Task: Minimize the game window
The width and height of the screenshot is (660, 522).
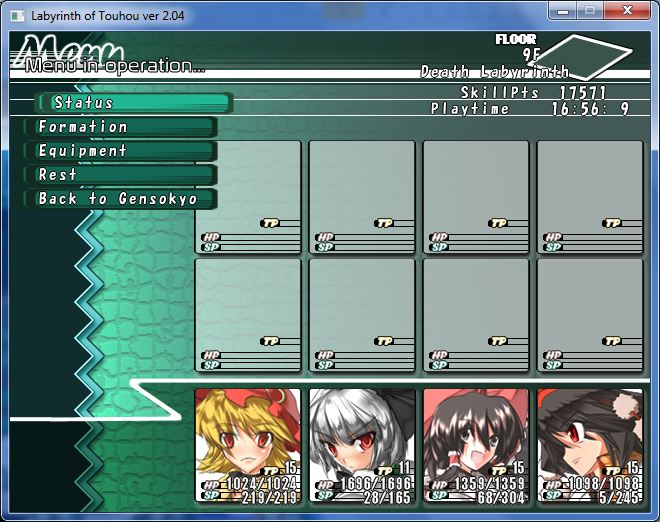Action: (563, 11)
